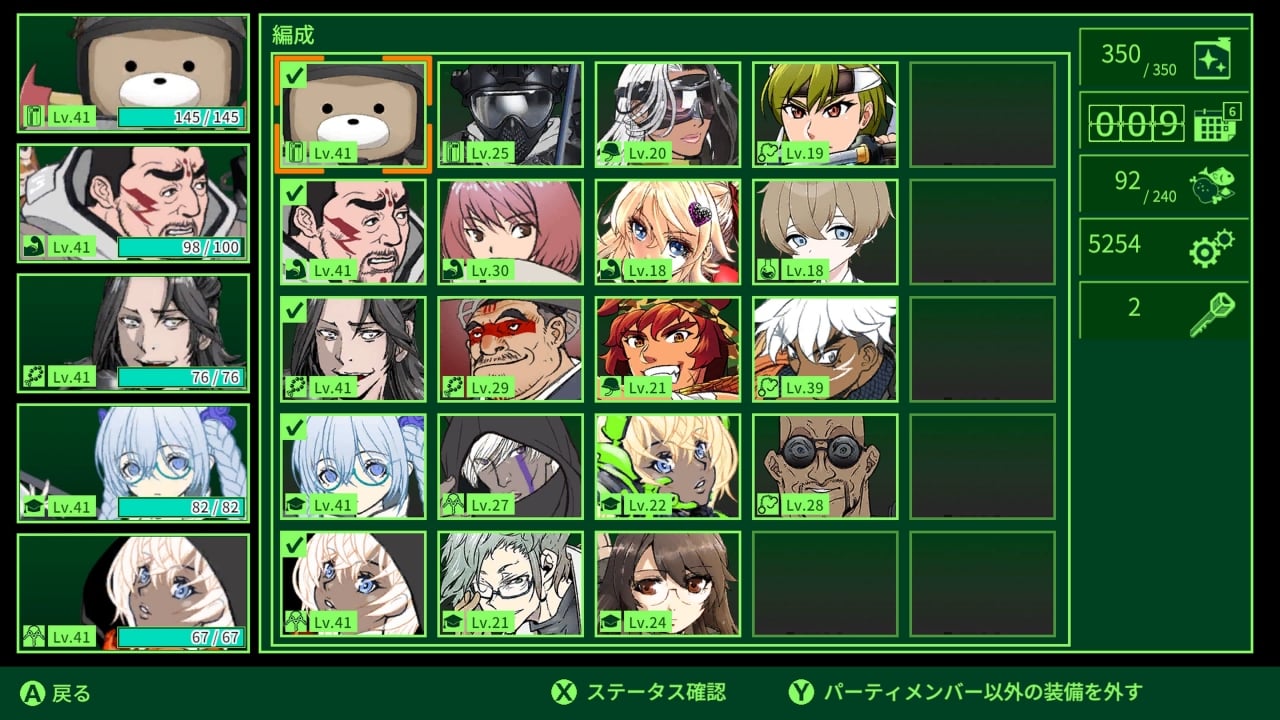
Task: Deselect the checked scar-faced man in the roster
Action: [353, 232]
